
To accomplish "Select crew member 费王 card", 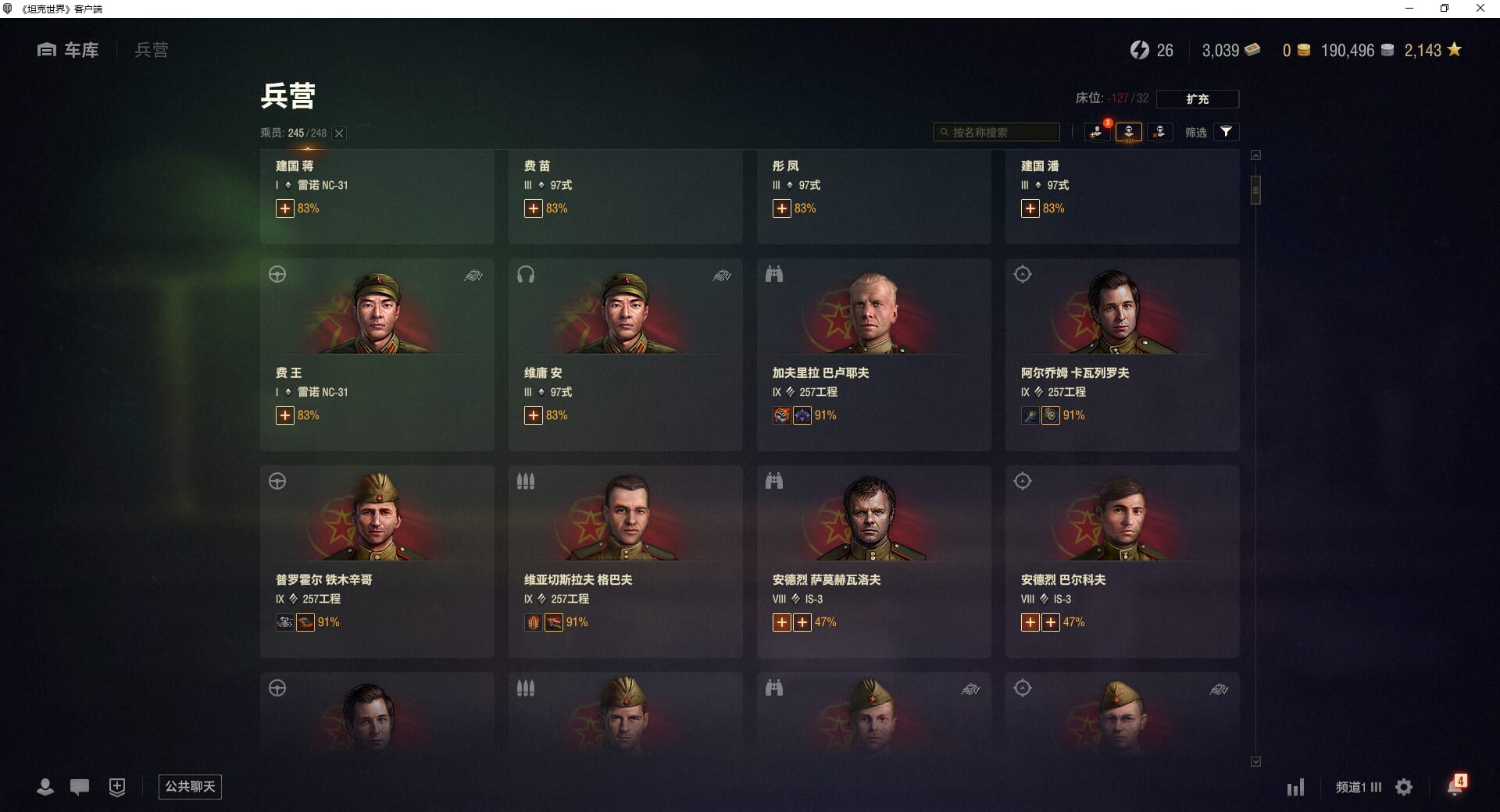I will click(x=377, y=355).
